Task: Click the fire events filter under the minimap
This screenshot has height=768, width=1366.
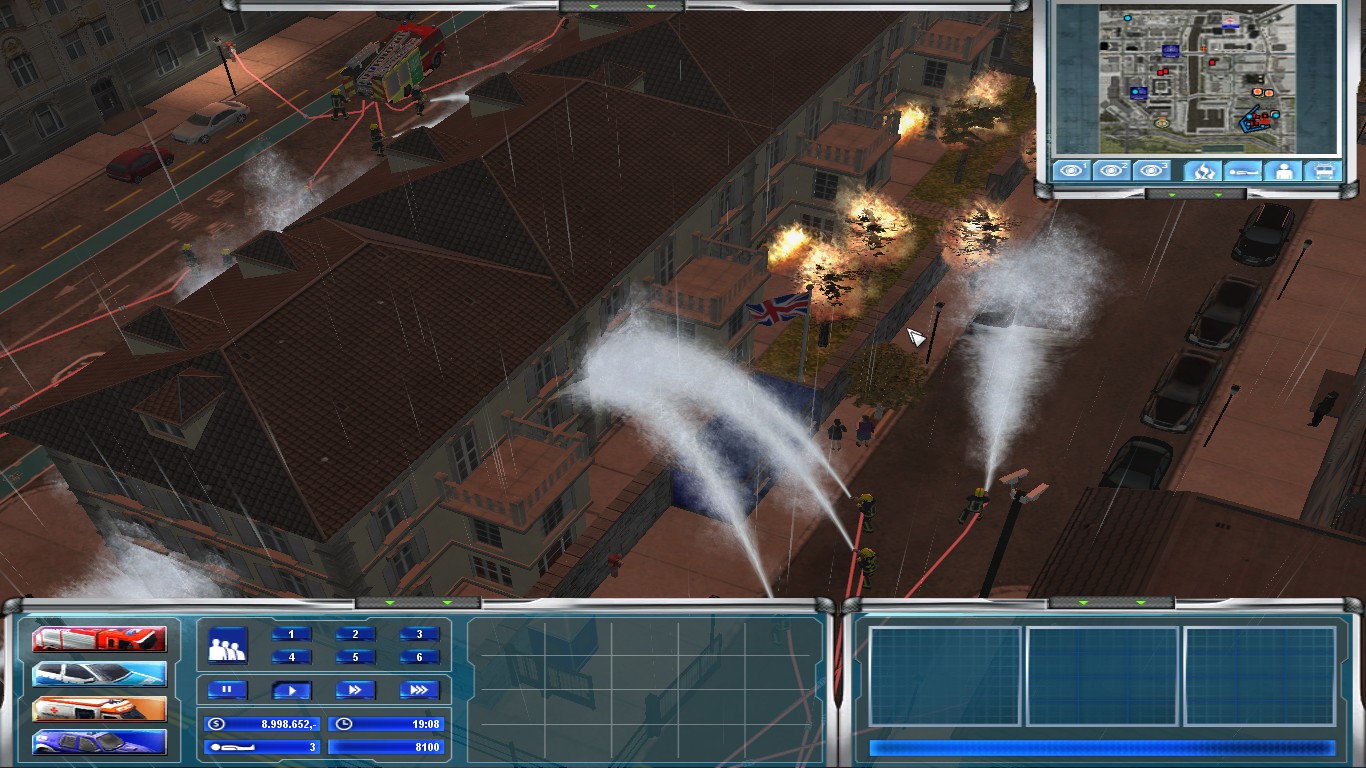Action: coord(1203,170)
